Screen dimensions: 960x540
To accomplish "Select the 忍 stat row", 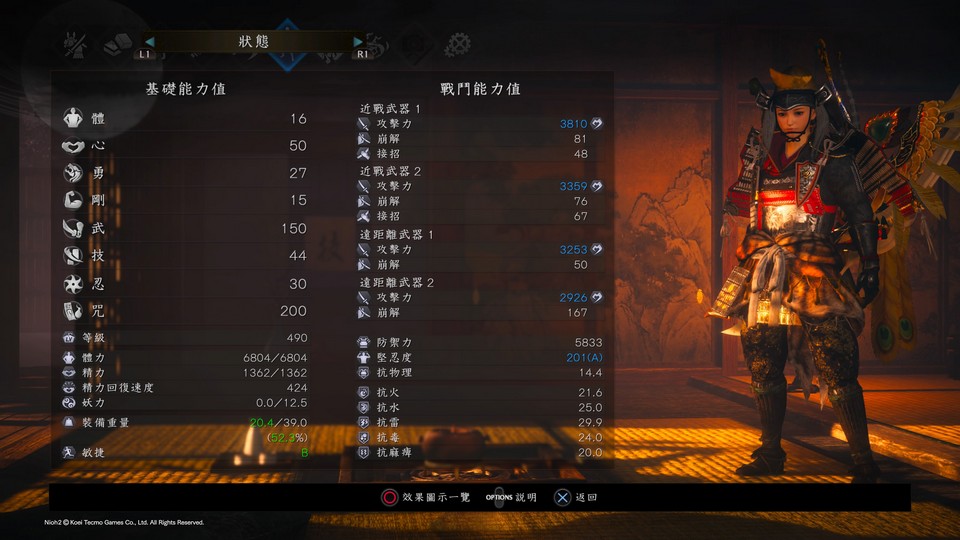I will click(x=186, y=284).
